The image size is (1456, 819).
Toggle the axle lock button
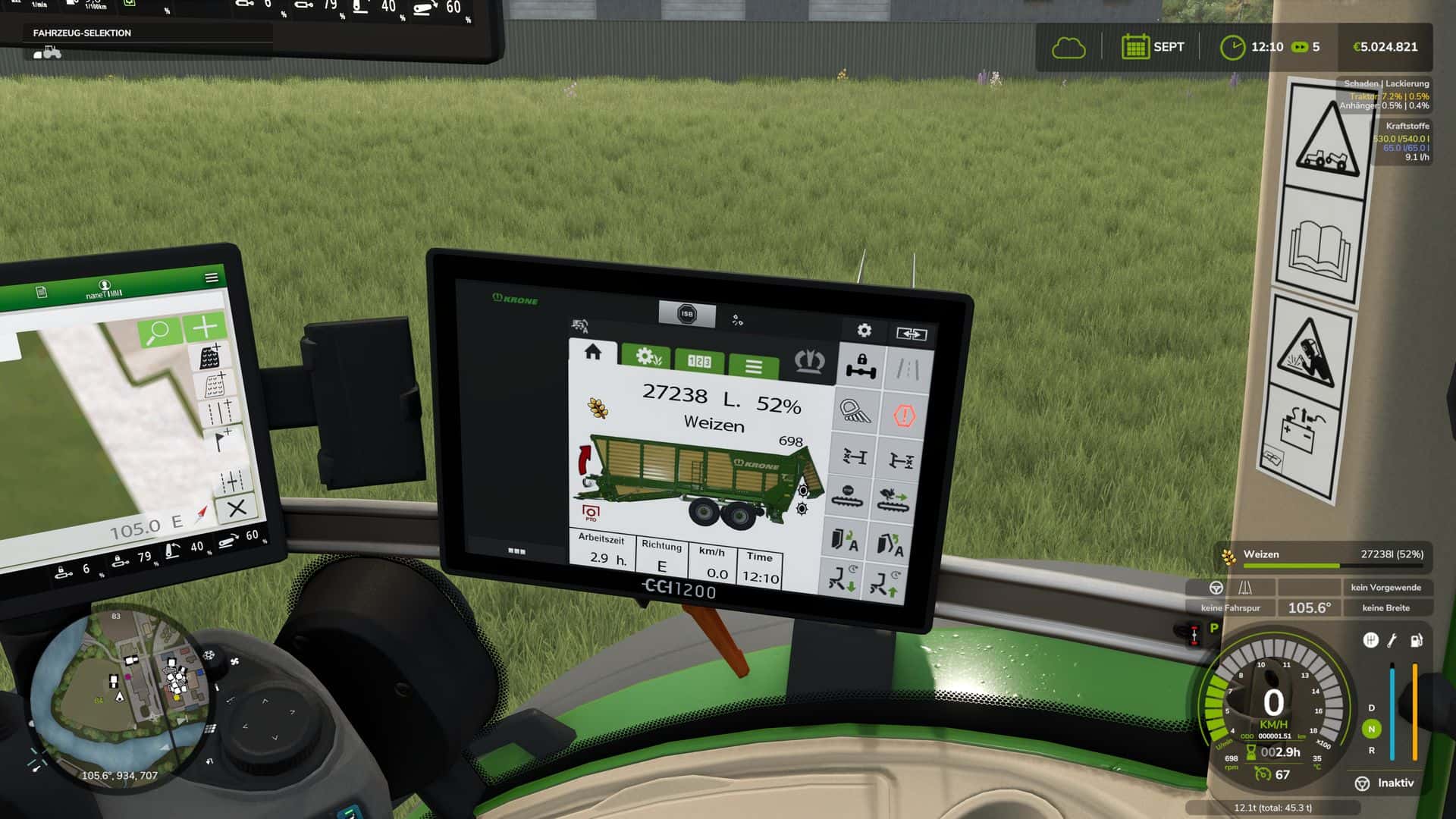(x=861, y=366)
